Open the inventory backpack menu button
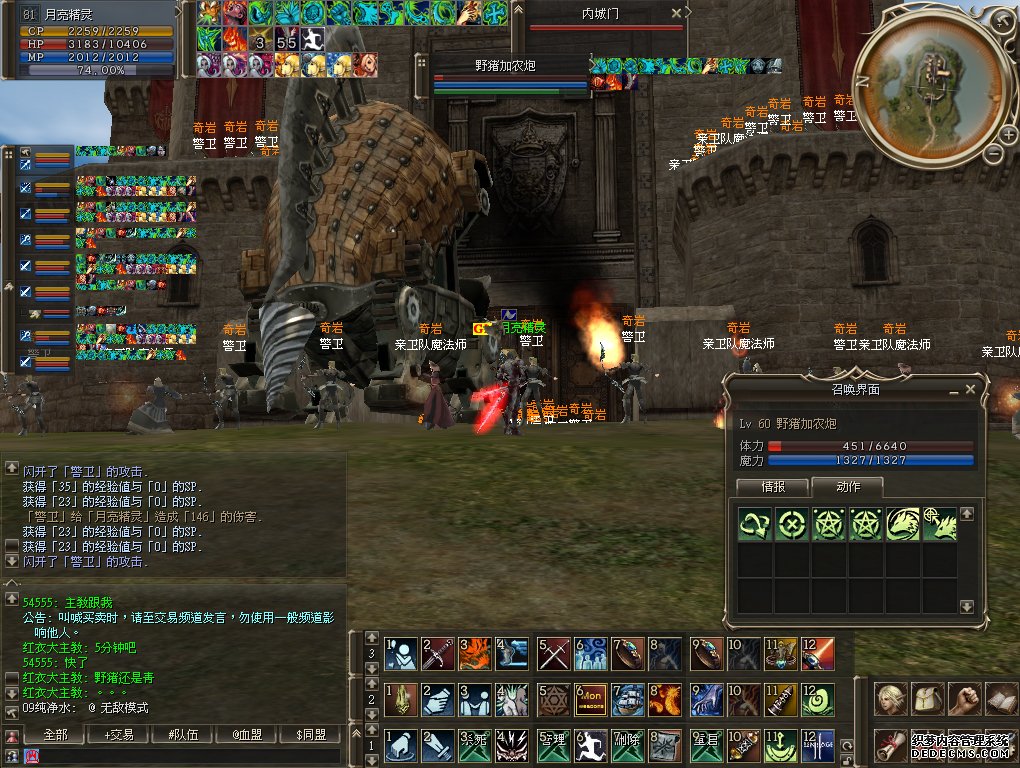Screen dimensions: 1020x768 click(x=927, y=697)
